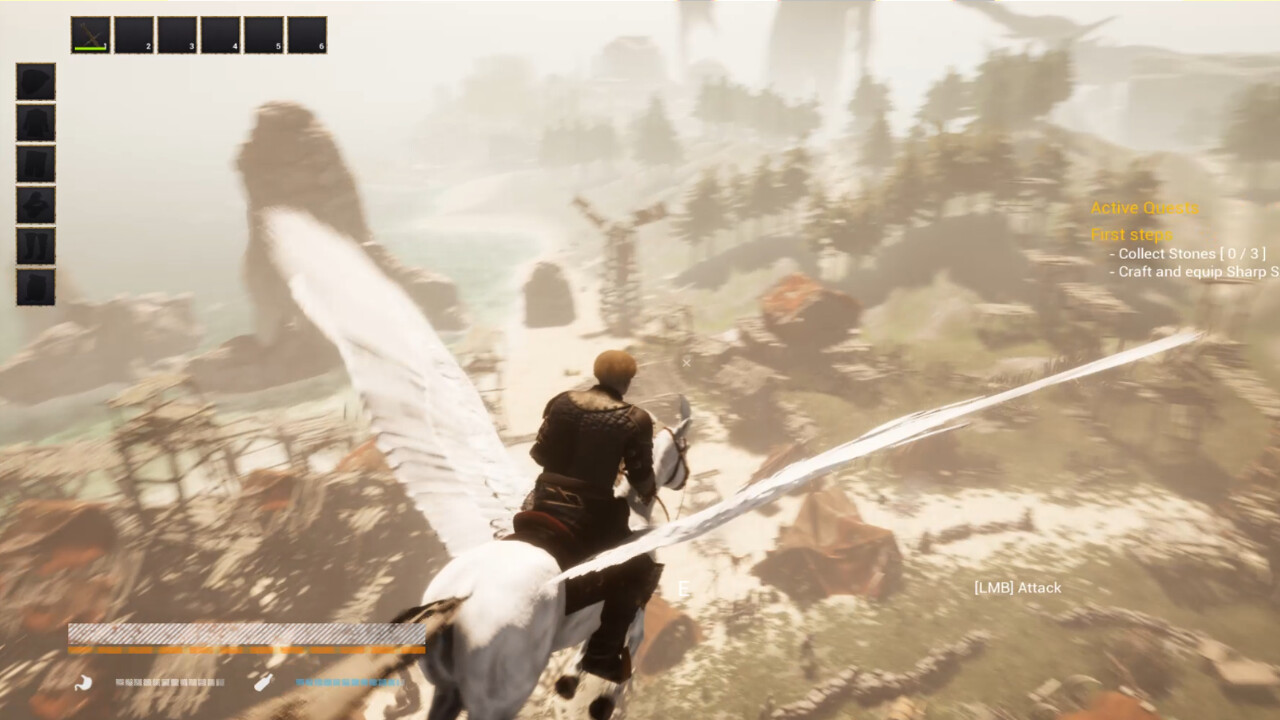1280x720 pixels.
Task: Click the [LMB] Attack prompt text
Action: tap(1020, 588)
